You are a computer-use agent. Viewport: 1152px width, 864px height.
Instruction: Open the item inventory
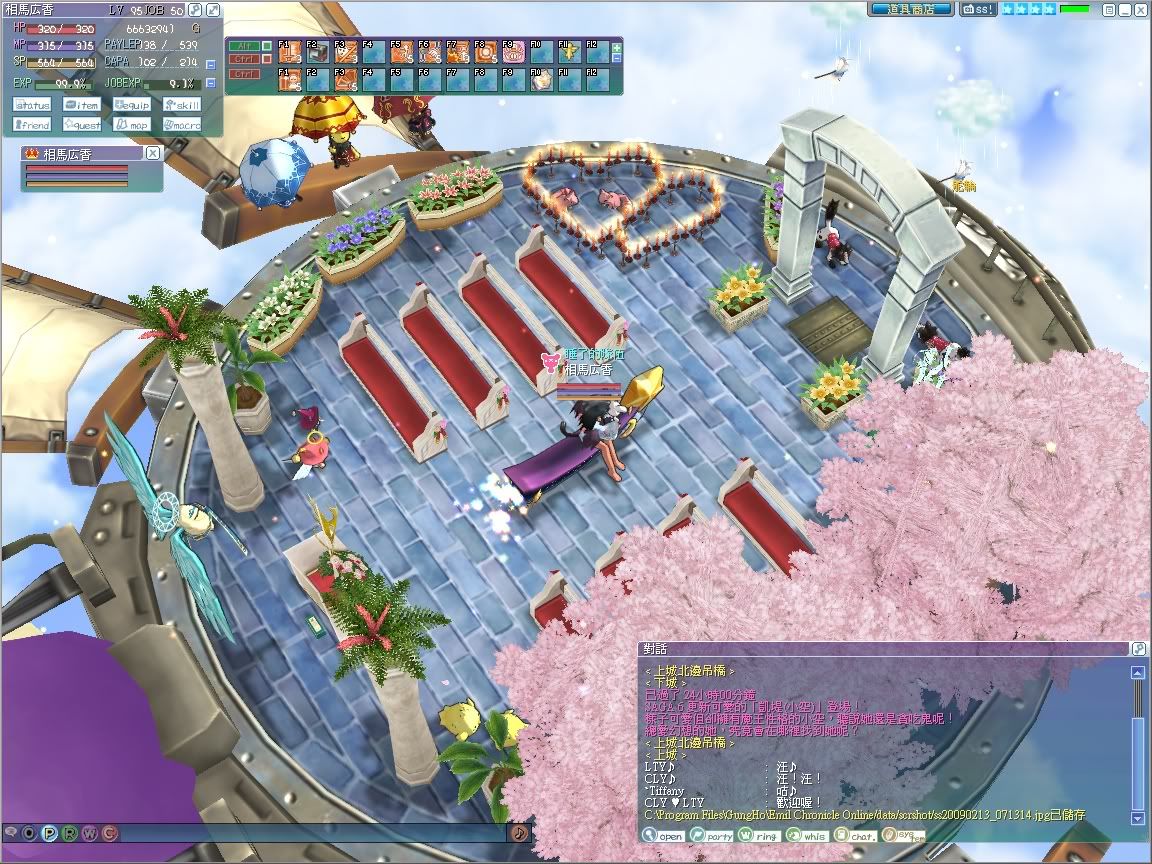point(83,105)
